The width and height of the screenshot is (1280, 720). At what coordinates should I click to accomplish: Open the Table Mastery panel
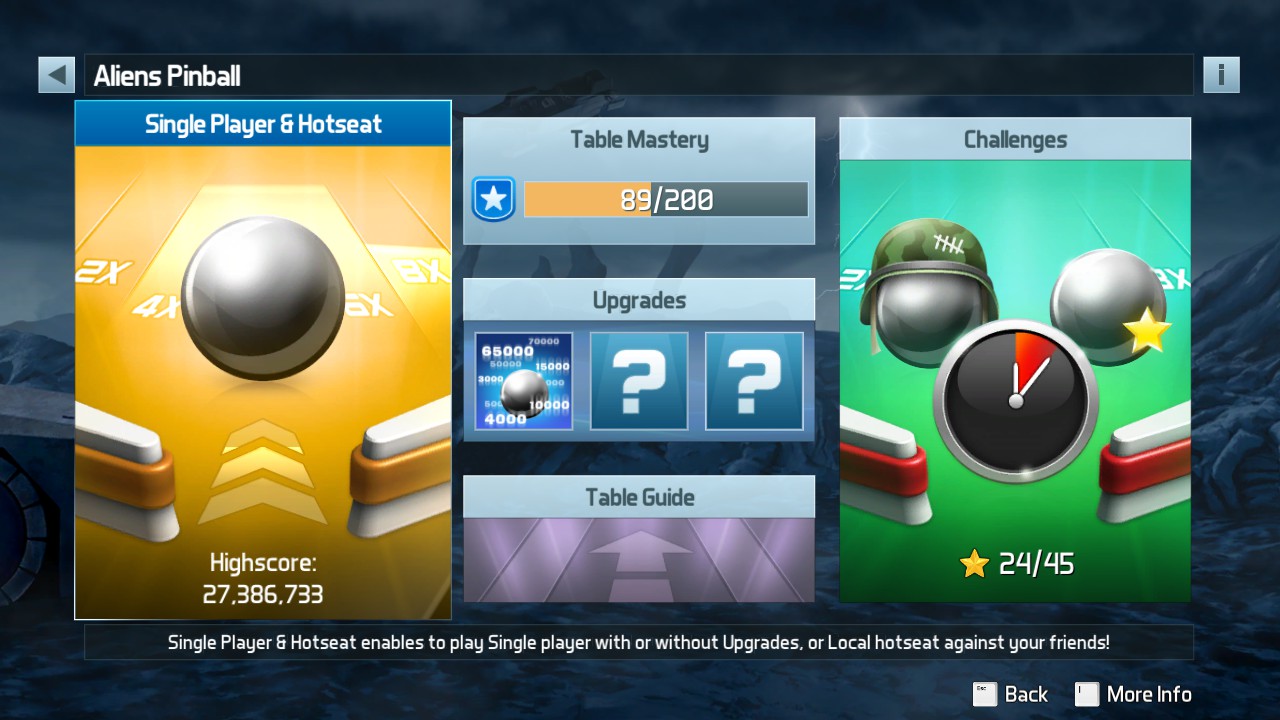point(639,181)
